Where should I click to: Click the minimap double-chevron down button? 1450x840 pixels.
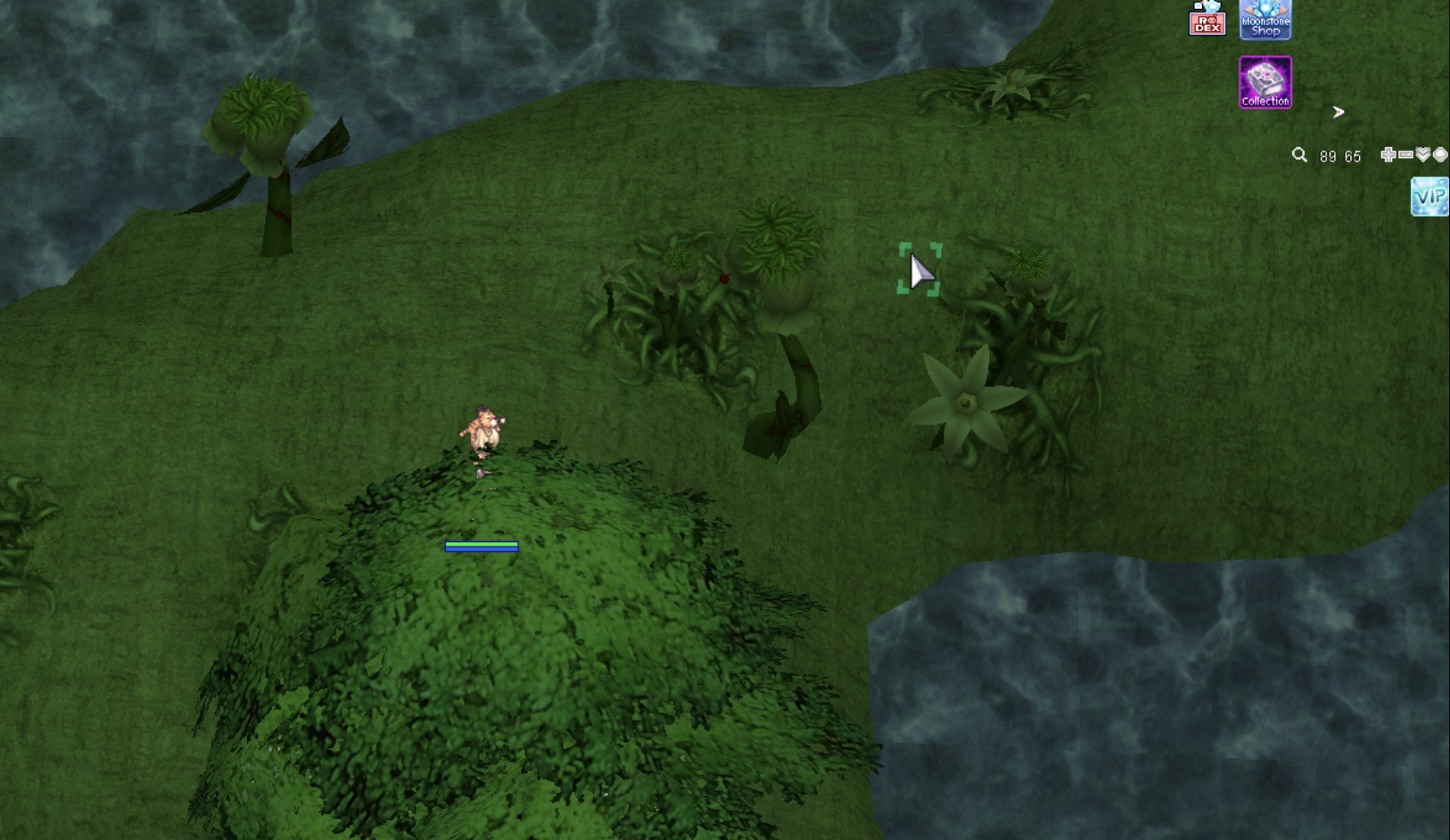[x=1423, y=155]
